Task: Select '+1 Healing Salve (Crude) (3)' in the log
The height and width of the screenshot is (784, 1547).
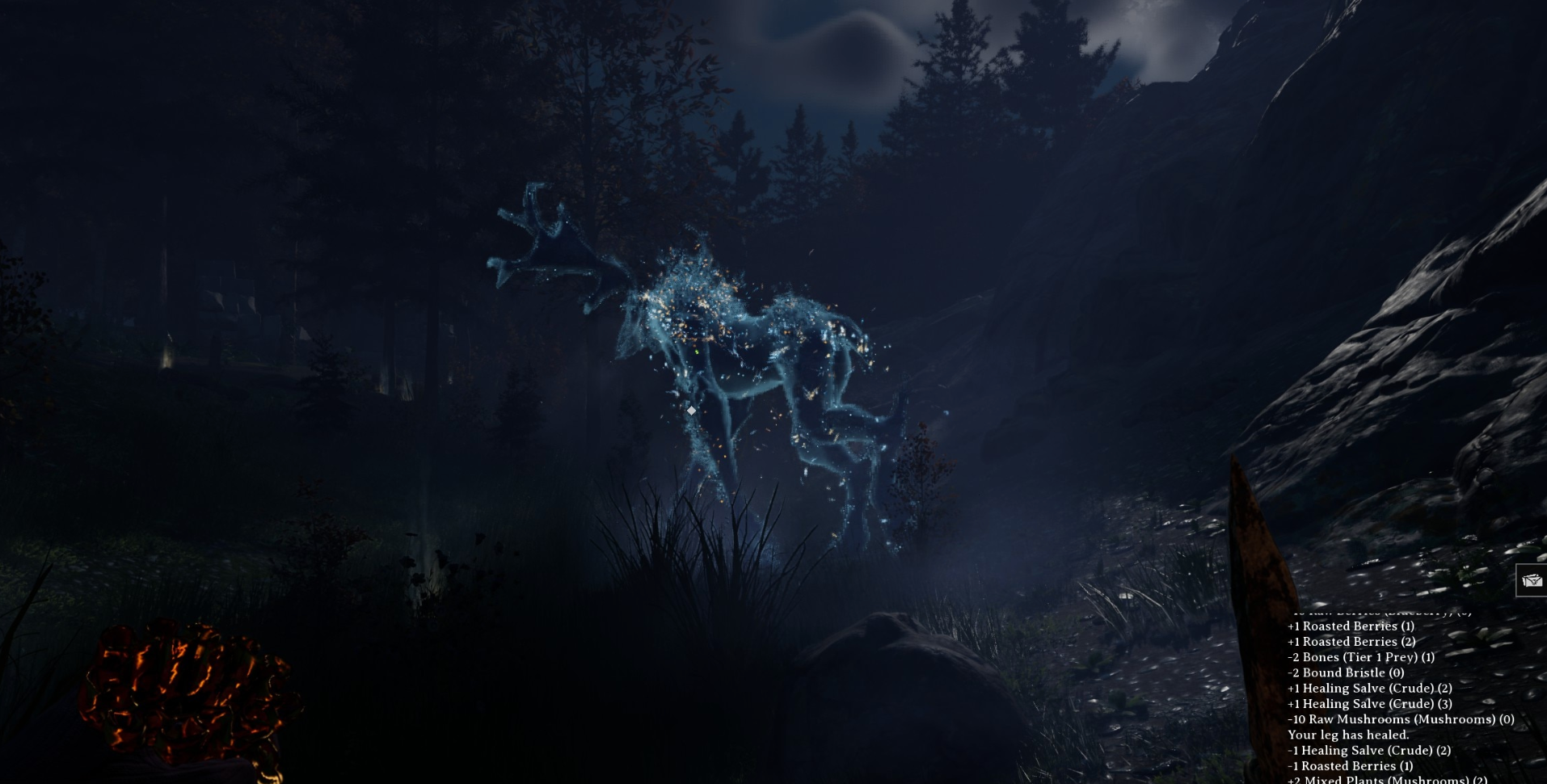Action: (1370, 704)
